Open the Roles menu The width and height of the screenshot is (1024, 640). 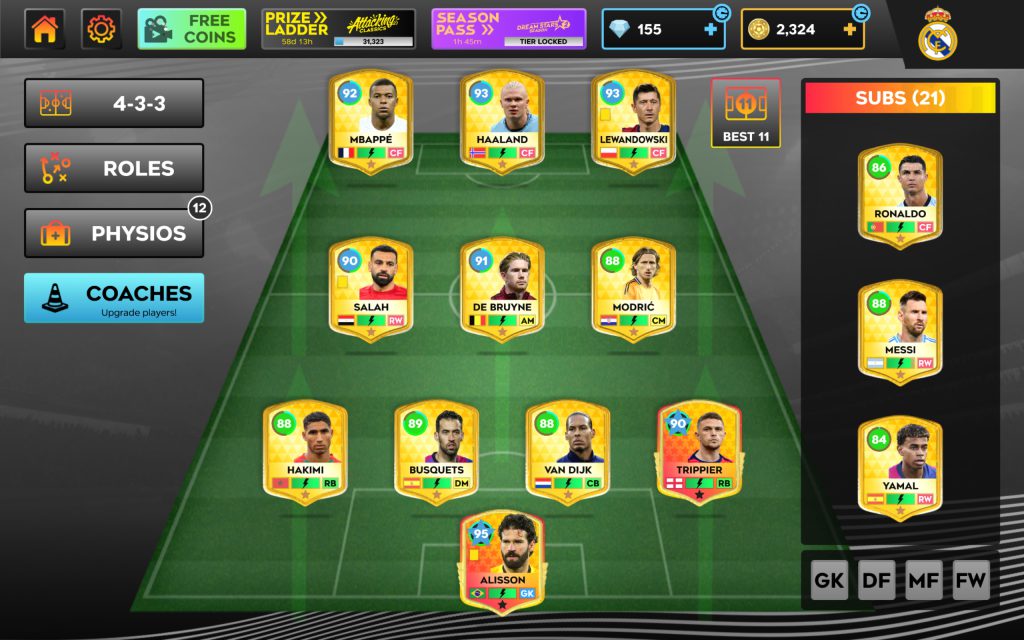pos(114,169)
